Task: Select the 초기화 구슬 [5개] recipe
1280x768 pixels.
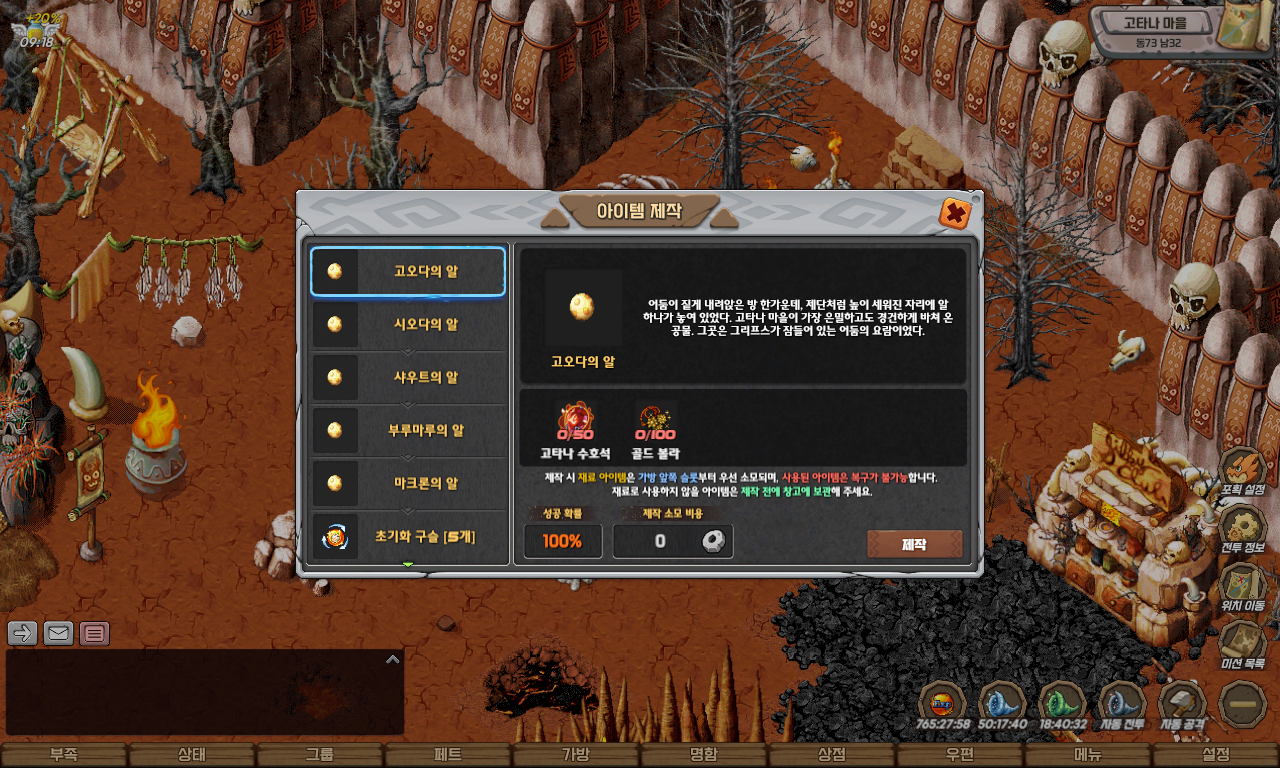Action: (408, 537)
